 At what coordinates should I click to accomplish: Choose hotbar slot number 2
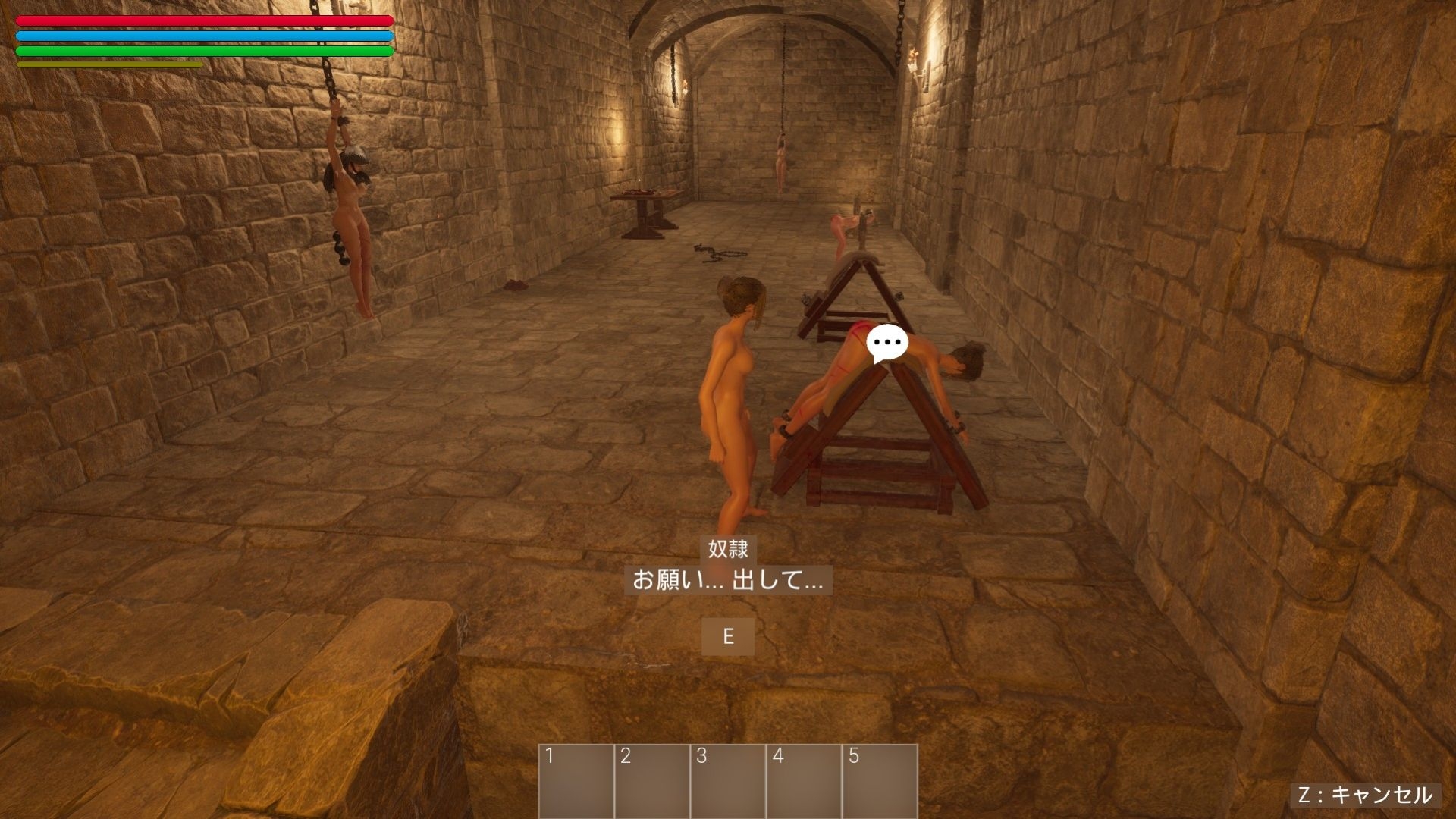point(652,781)
